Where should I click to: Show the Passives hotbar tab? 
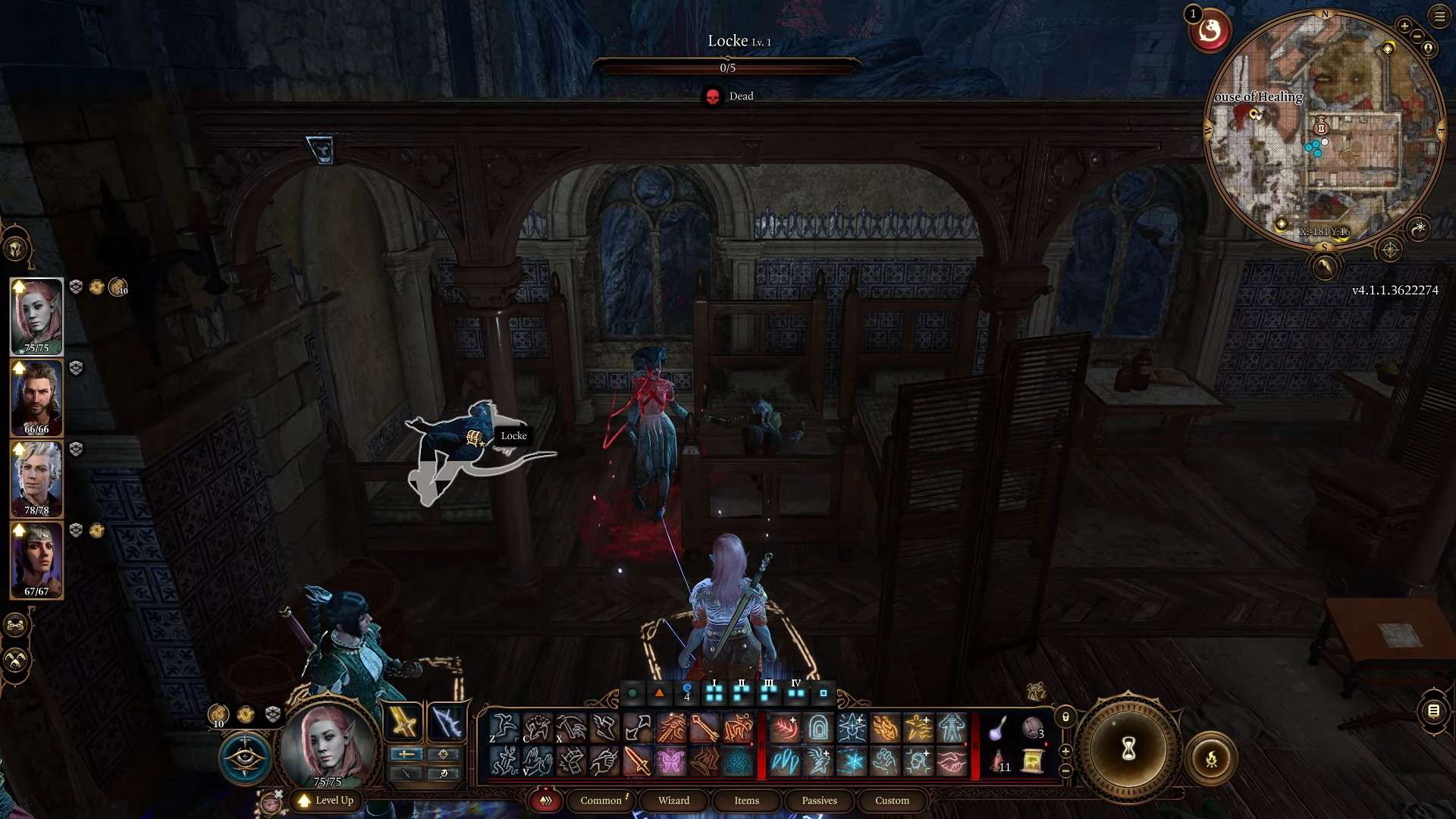click(x=819, y=801)
